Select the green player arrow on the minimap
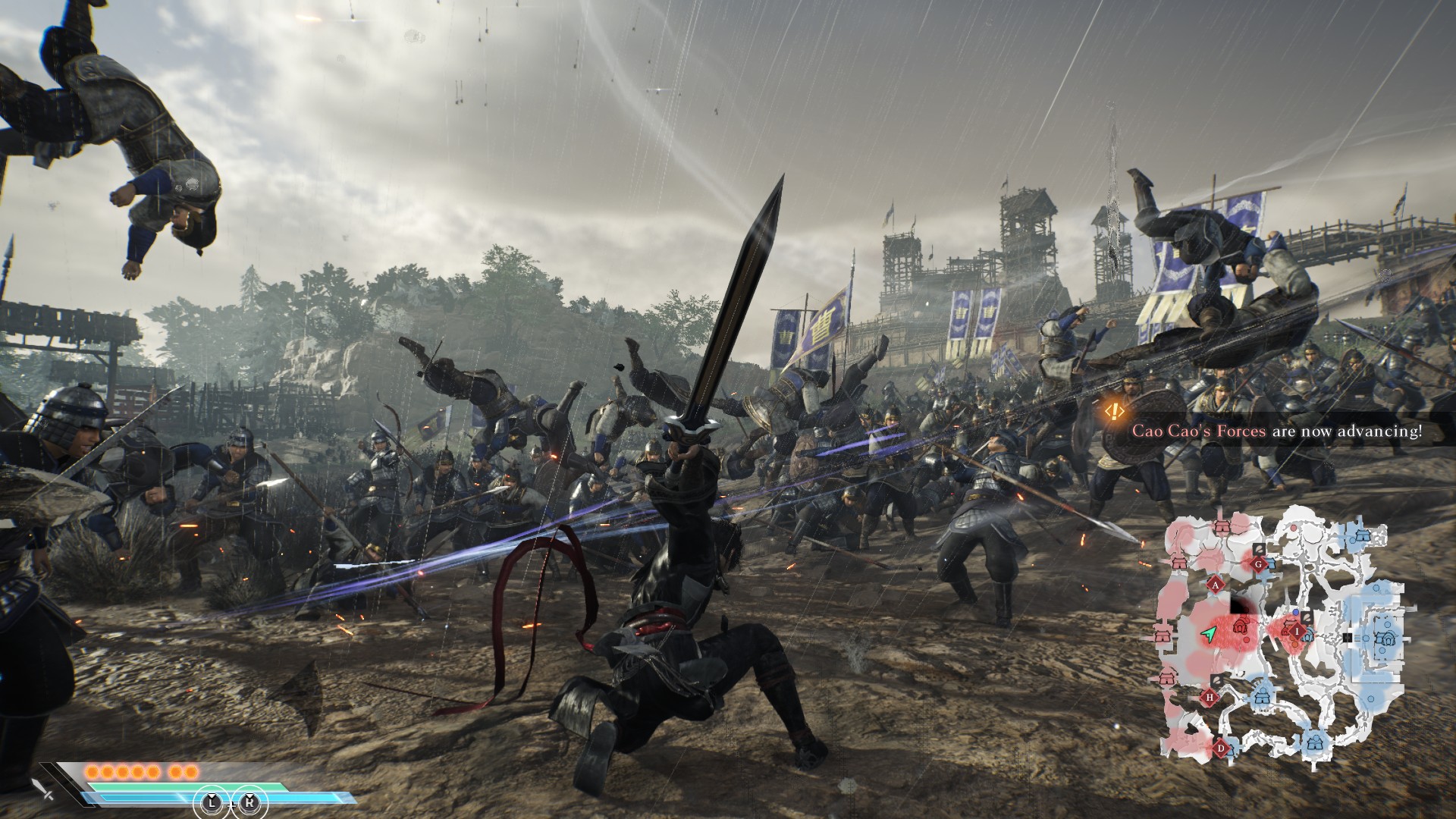The width and height of the screenshot is (1456, 819). (x=1209, y=633)
